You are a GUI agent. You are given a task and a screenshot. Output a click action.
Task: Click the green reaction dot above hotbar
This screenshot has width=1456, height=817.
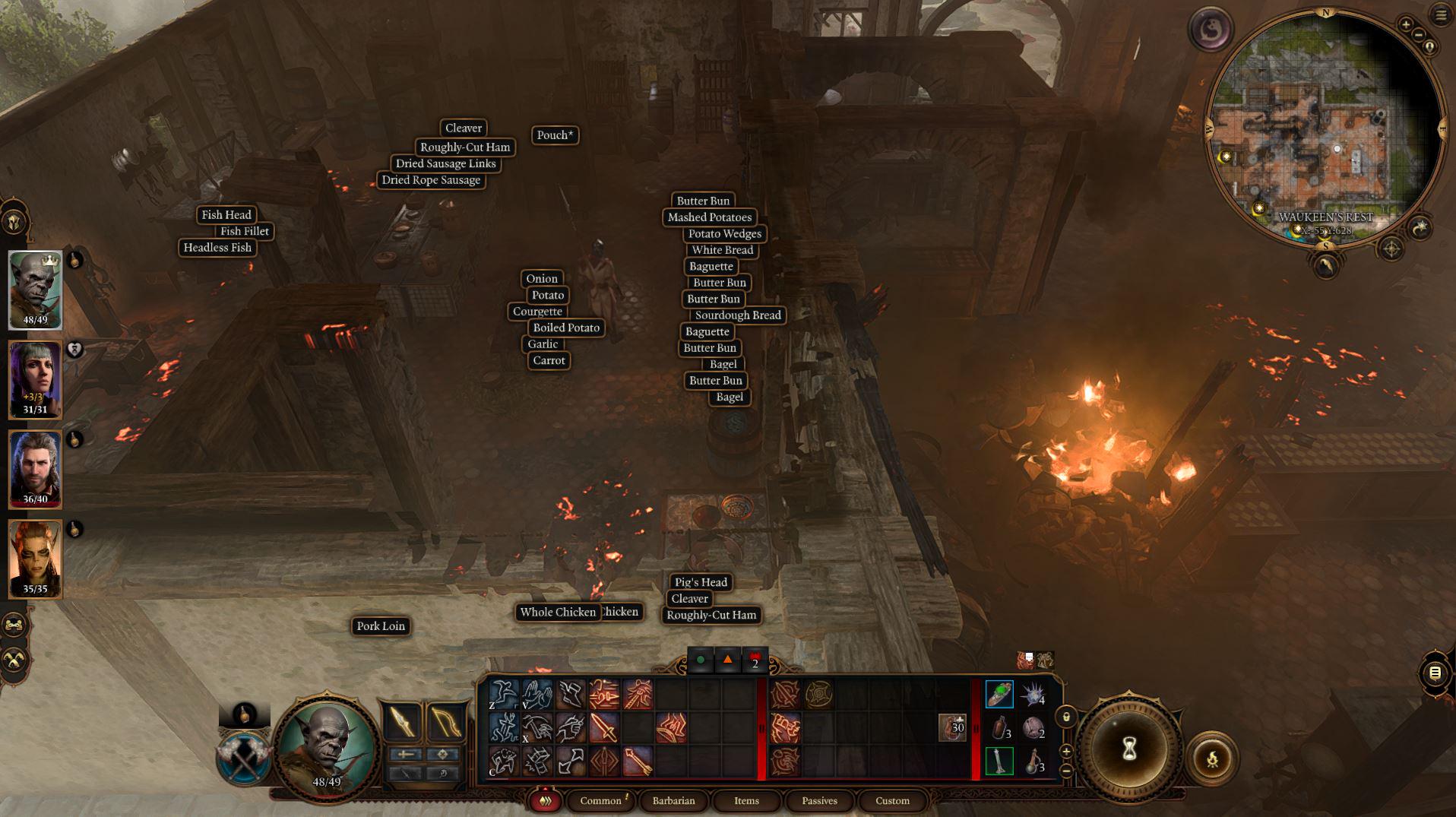pyautogui.click(x=699, y=658)
